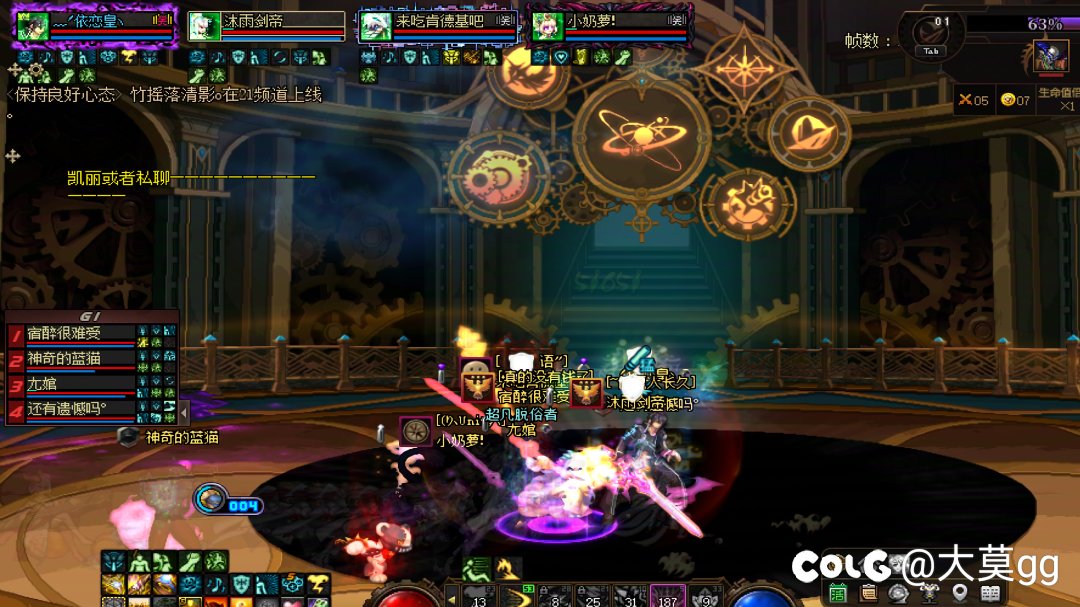
Task: Click the boss portrait icon under 63%
Action: [x=1051, y=56]
